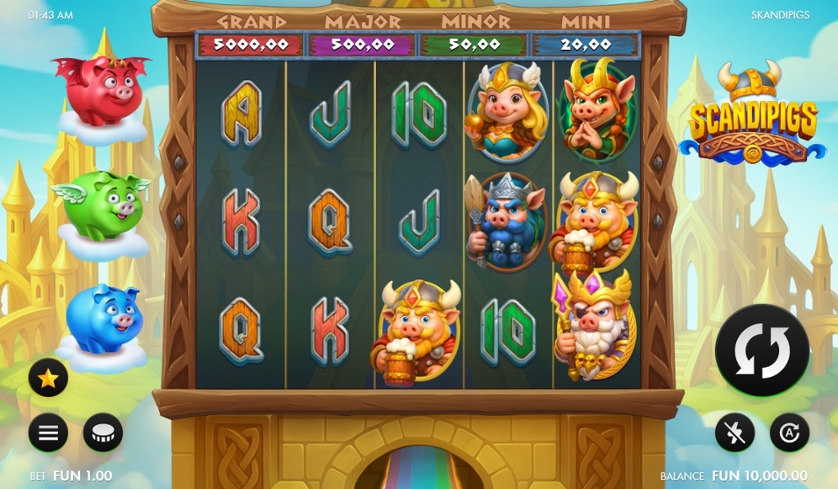838x489 pixels.
Task: Toggle the lightning bolt turbo spin
Action: click(x=735, y=432)
